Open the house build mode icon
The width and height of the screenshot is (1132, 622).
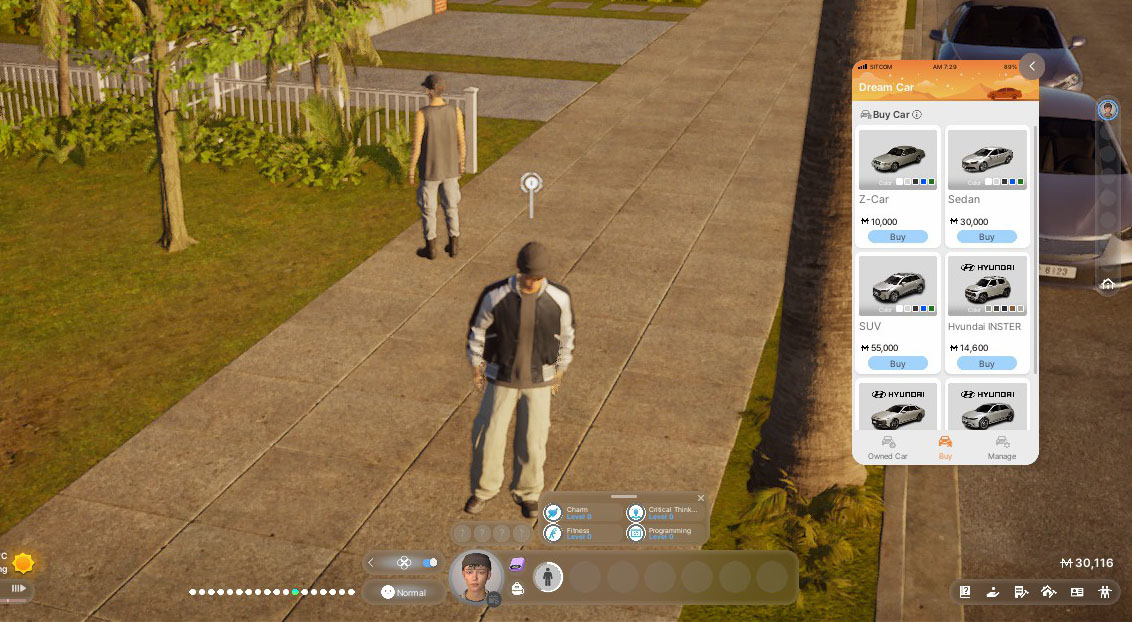tap(1048, 592)
